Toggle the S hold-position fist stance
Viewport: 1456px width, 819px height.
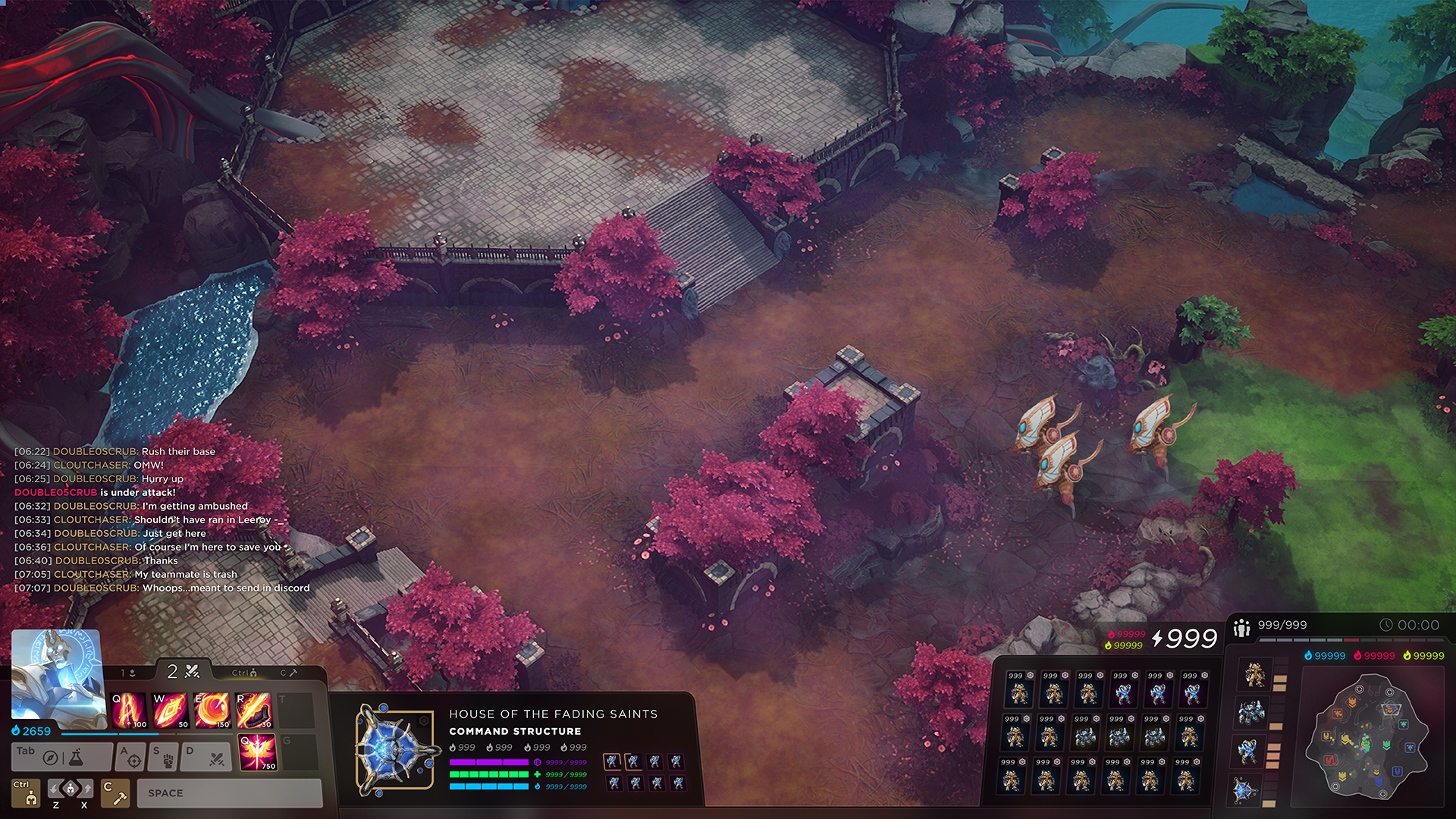click(x=167, y=759)
